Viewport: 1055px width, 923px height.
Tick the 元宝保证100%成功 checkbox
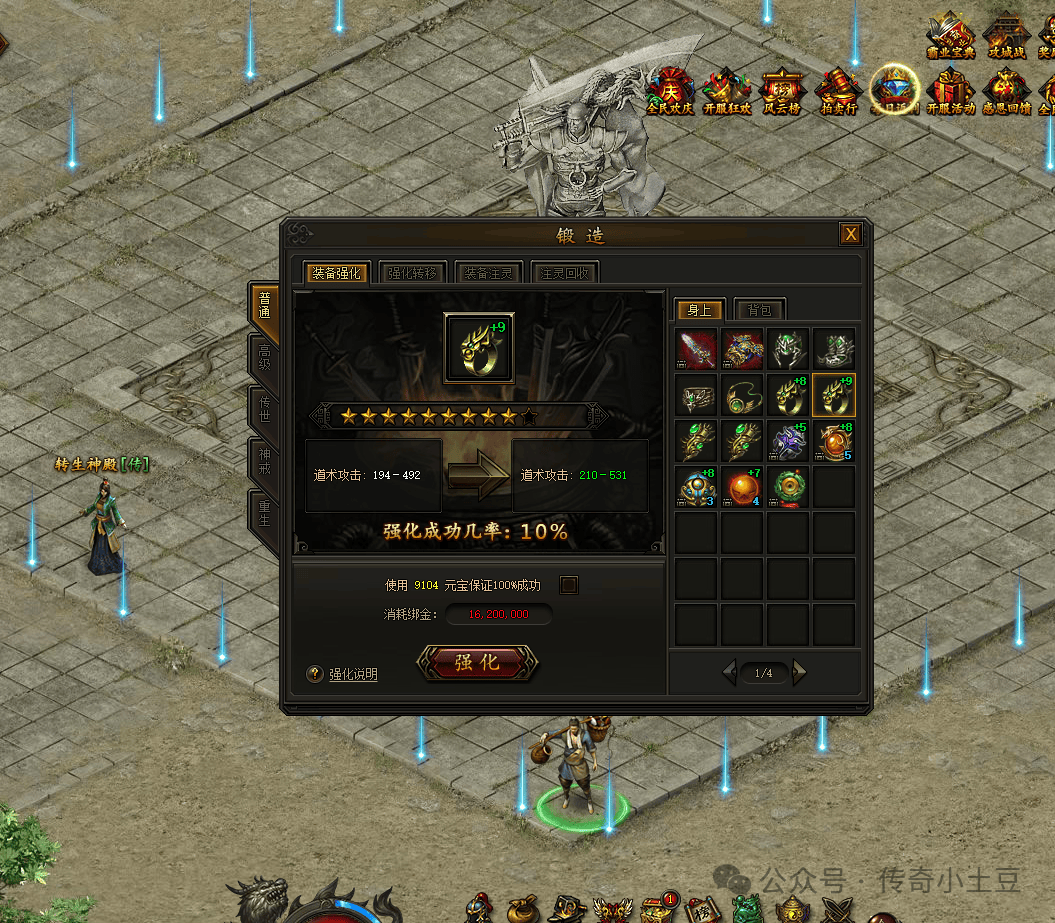[569, 585]
